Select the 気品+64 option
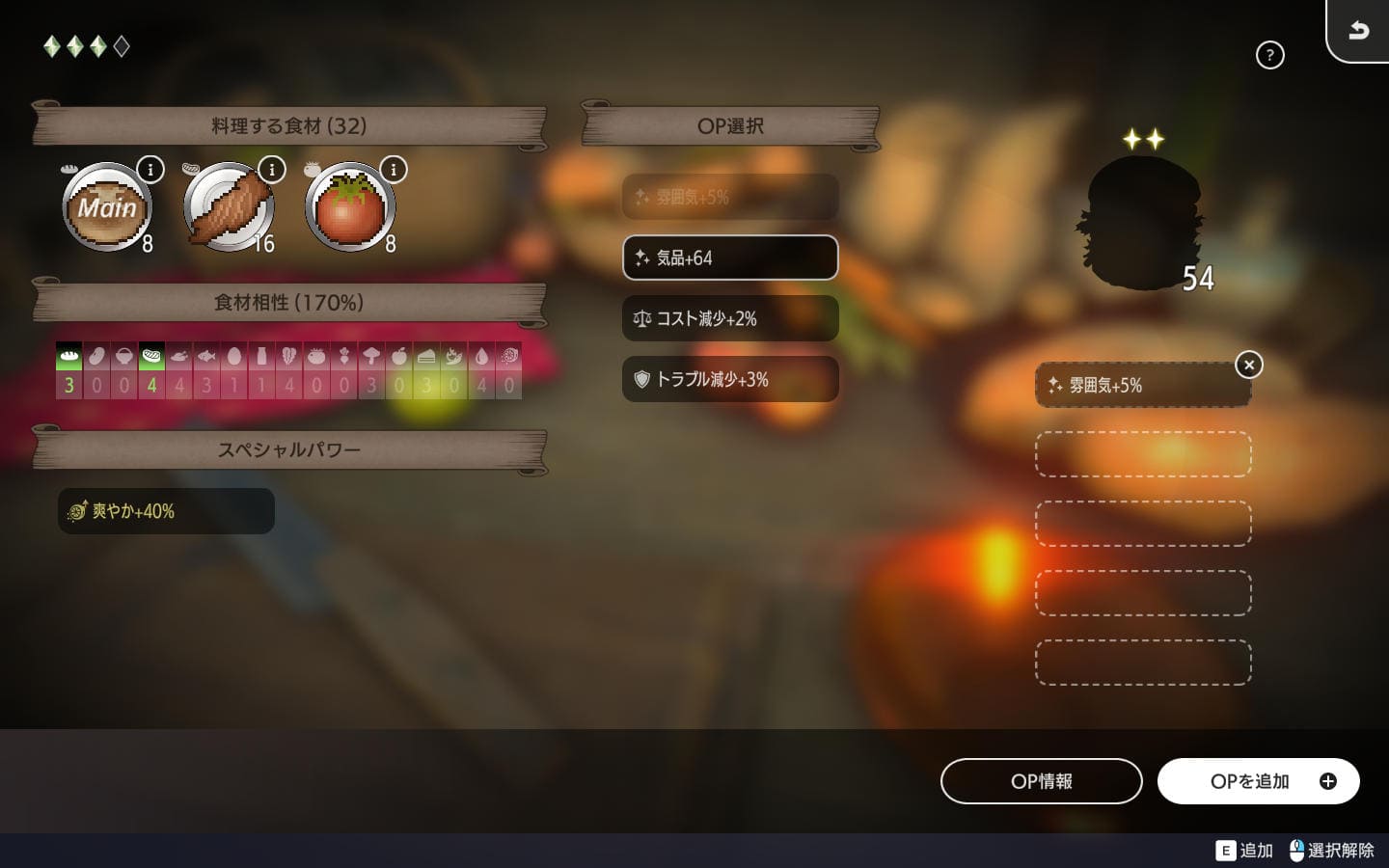The width and height of the screenshot is (1389, 868). click(730, 258)
